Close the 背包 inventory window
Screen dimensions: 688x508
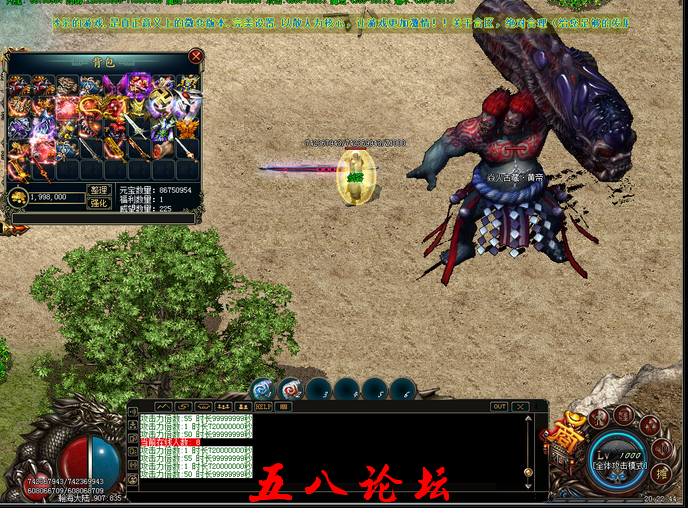coord(196,57)
